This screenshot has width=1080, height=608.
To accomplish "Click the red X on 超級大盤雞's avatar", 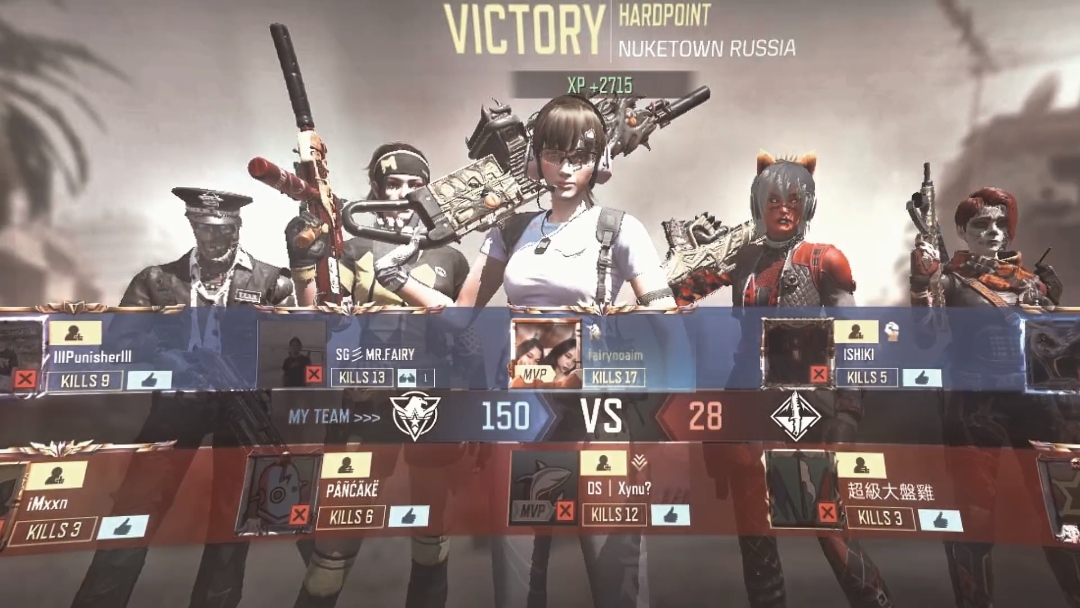I will pos(827,513).
